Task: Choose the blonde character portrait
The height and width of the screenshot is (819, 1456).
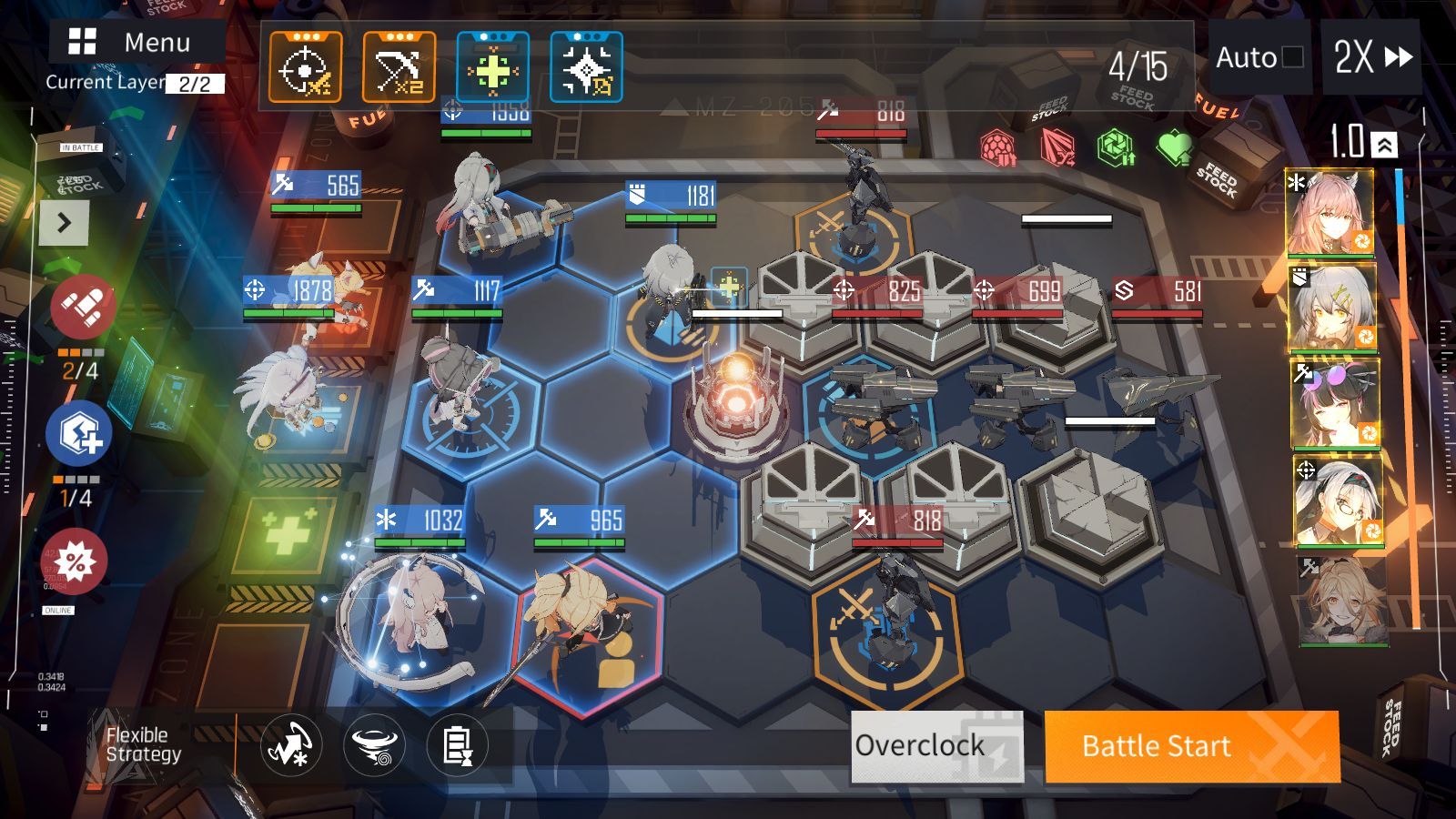Action: click(x=1343, y=601)
